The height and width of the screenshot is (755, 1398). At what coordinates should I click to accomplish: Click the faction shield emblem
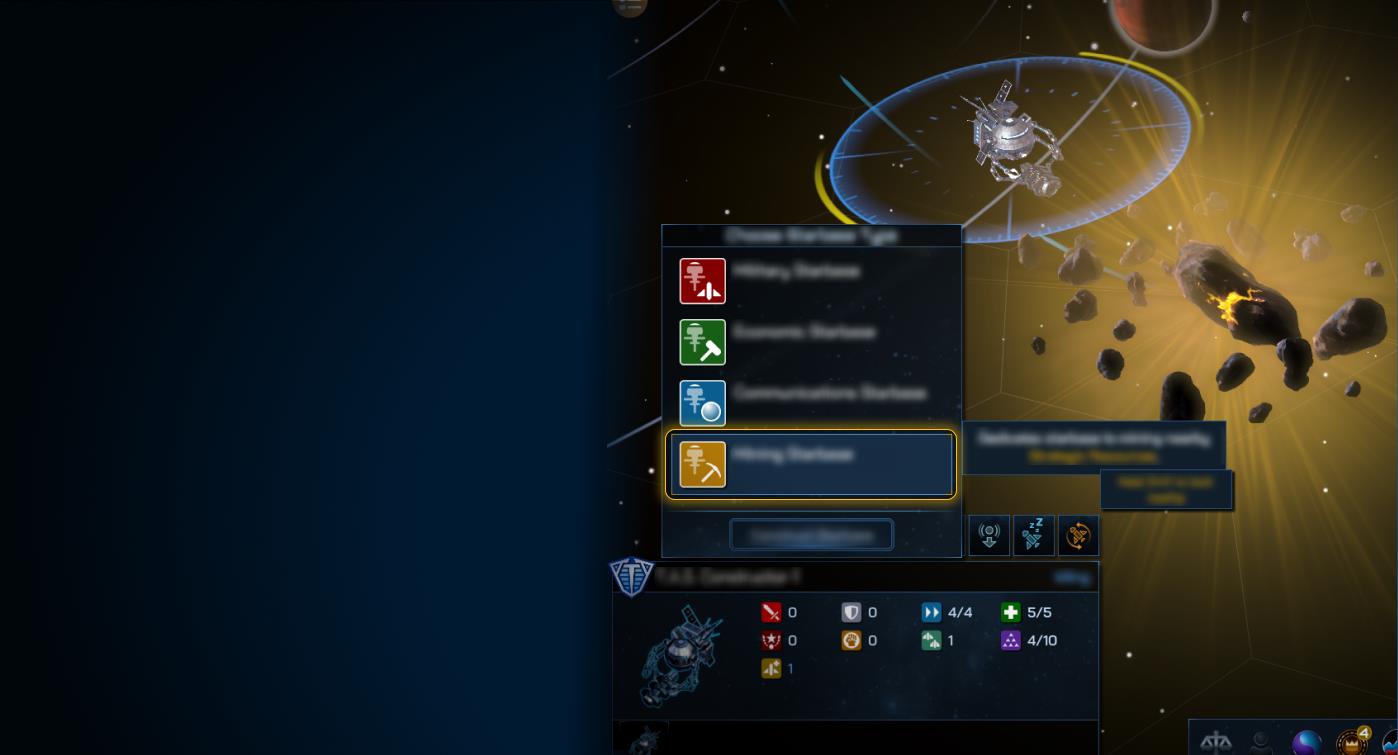click(x=631, y=577)
